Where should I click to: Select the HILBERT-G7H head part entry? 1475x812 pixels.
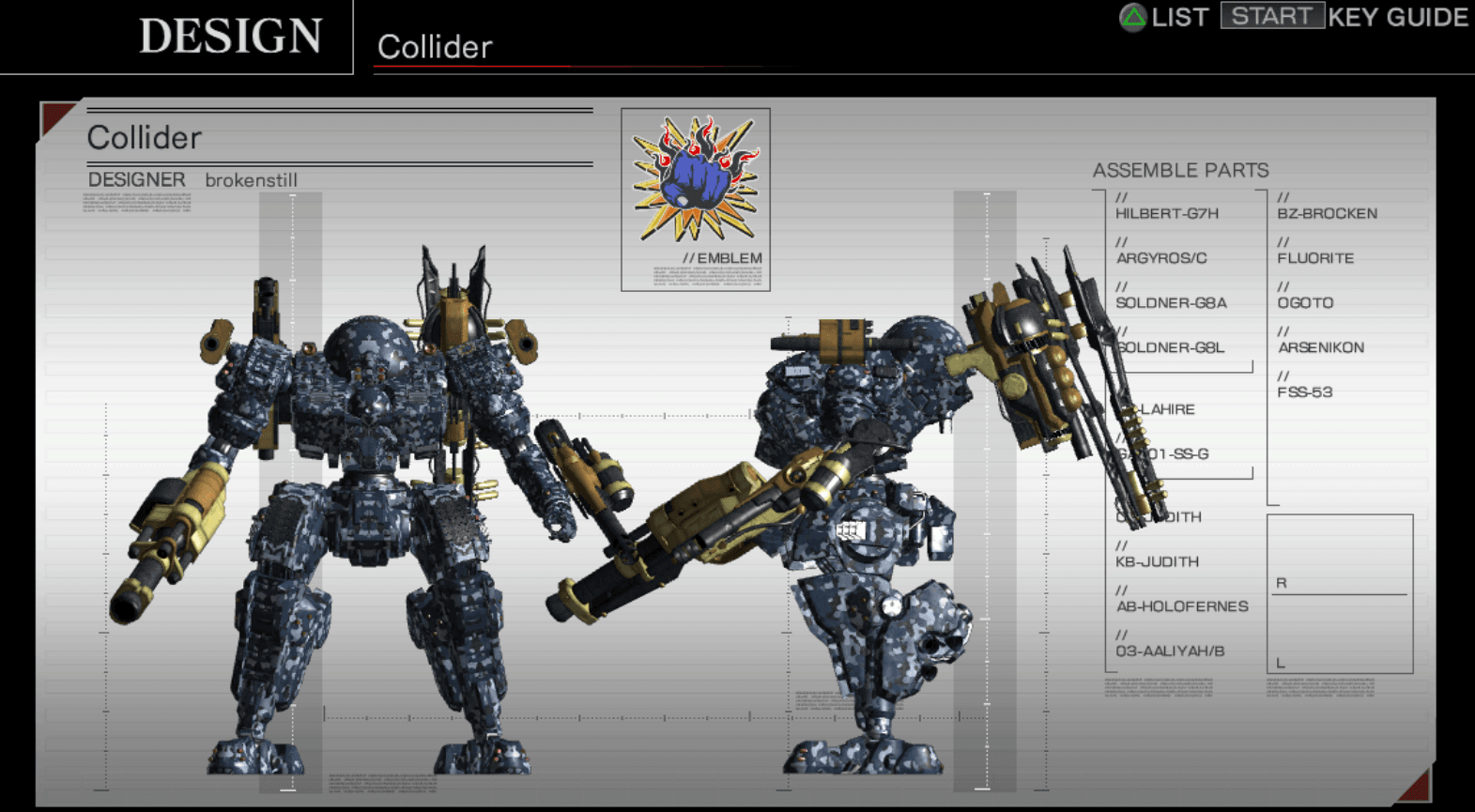[x=1167, y=213]
